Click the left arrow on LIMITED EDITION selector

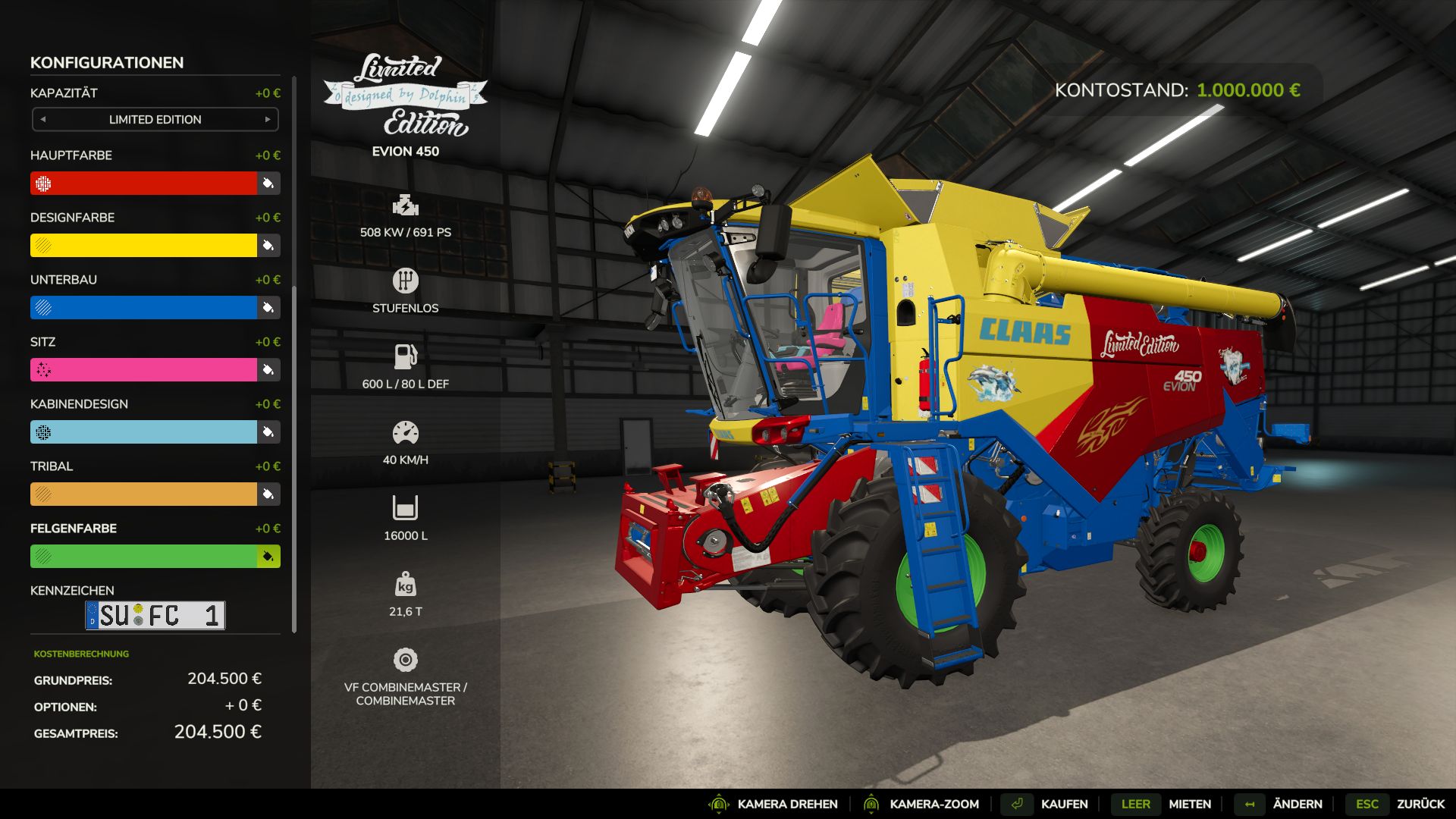(42, 119)
